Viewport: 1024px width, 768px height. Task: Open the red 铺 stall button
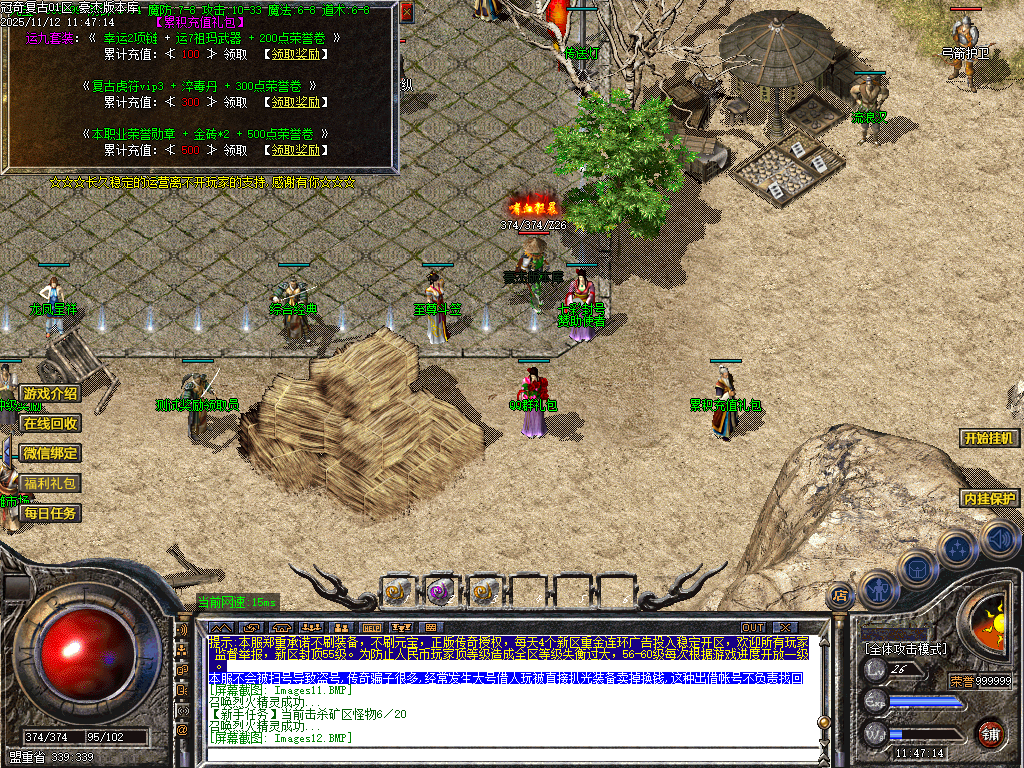pyautogui.click(x=990, y=731)
